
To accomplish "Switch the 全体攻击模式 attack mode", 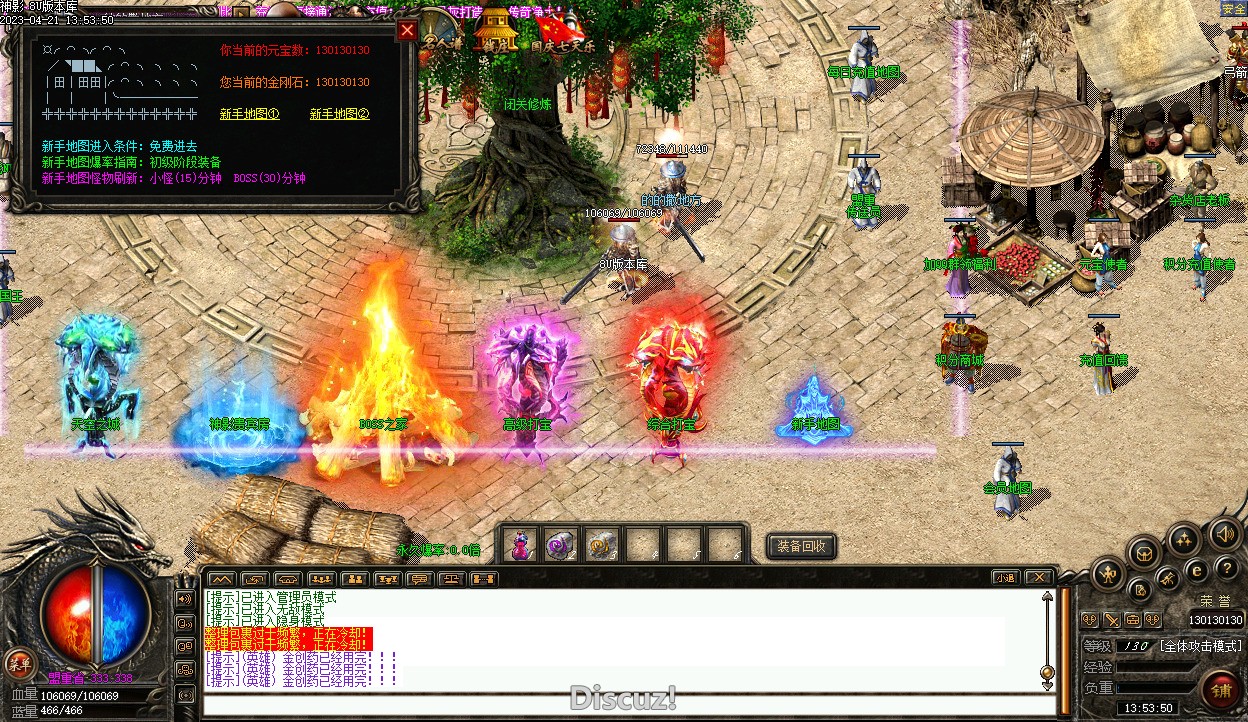I will pos(1200,646).
